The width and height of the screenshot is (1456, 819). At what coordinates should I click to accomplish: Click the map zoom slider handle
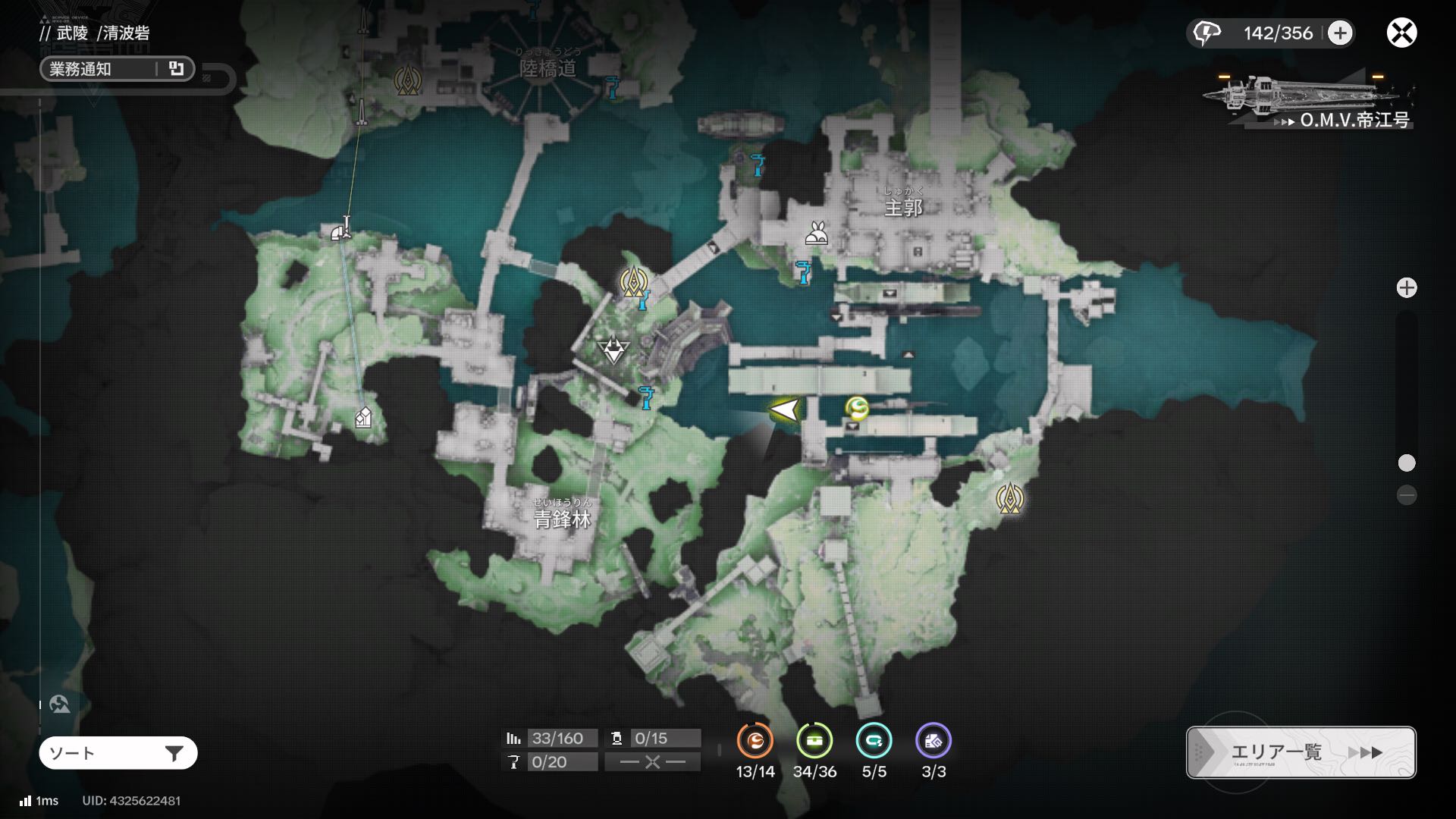coord(1407,463)
